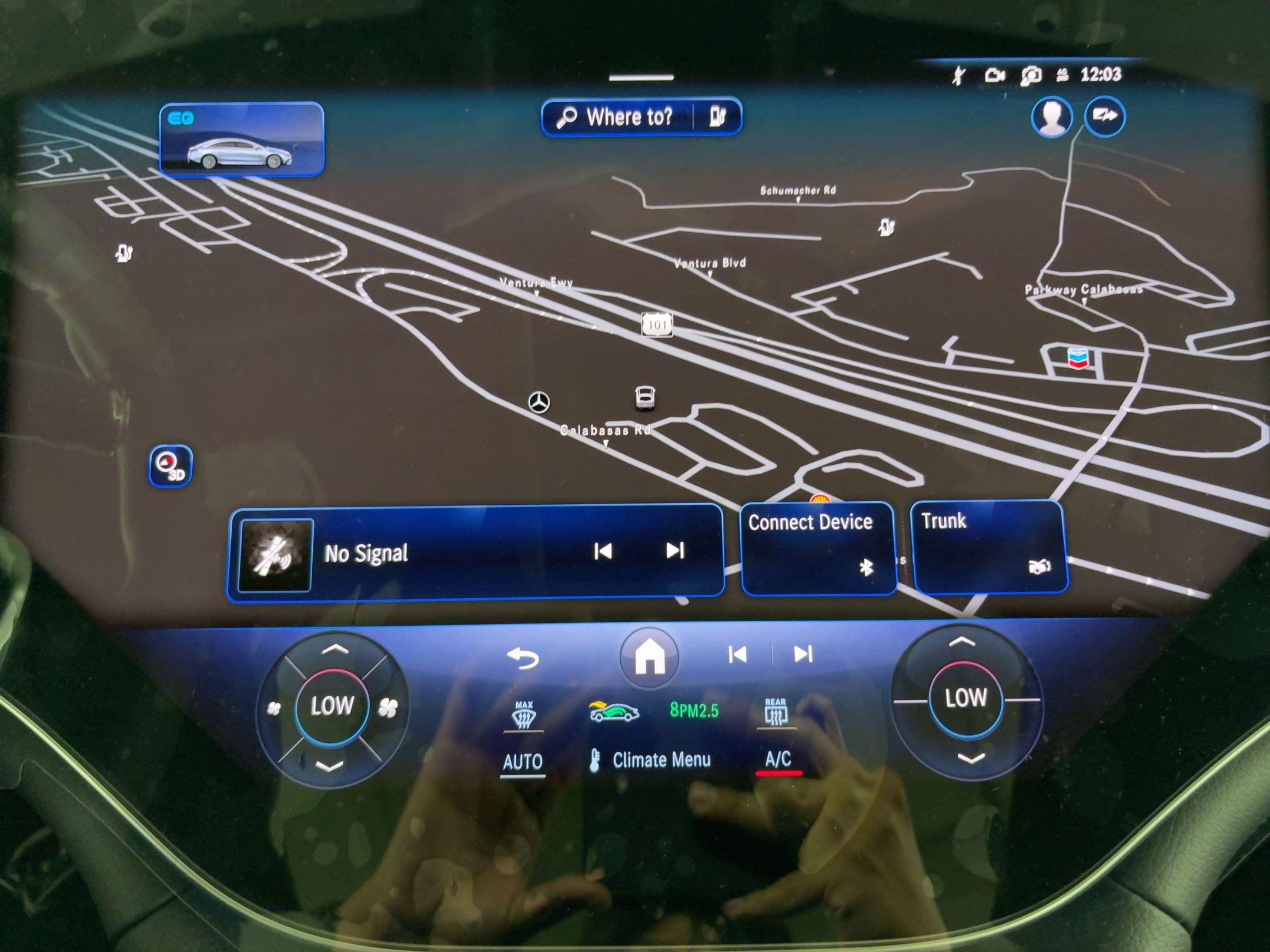Image resolution: width=1270 pixels, height=952 pixels.
Task: Go to the Home screen
Action: (649, 656)
